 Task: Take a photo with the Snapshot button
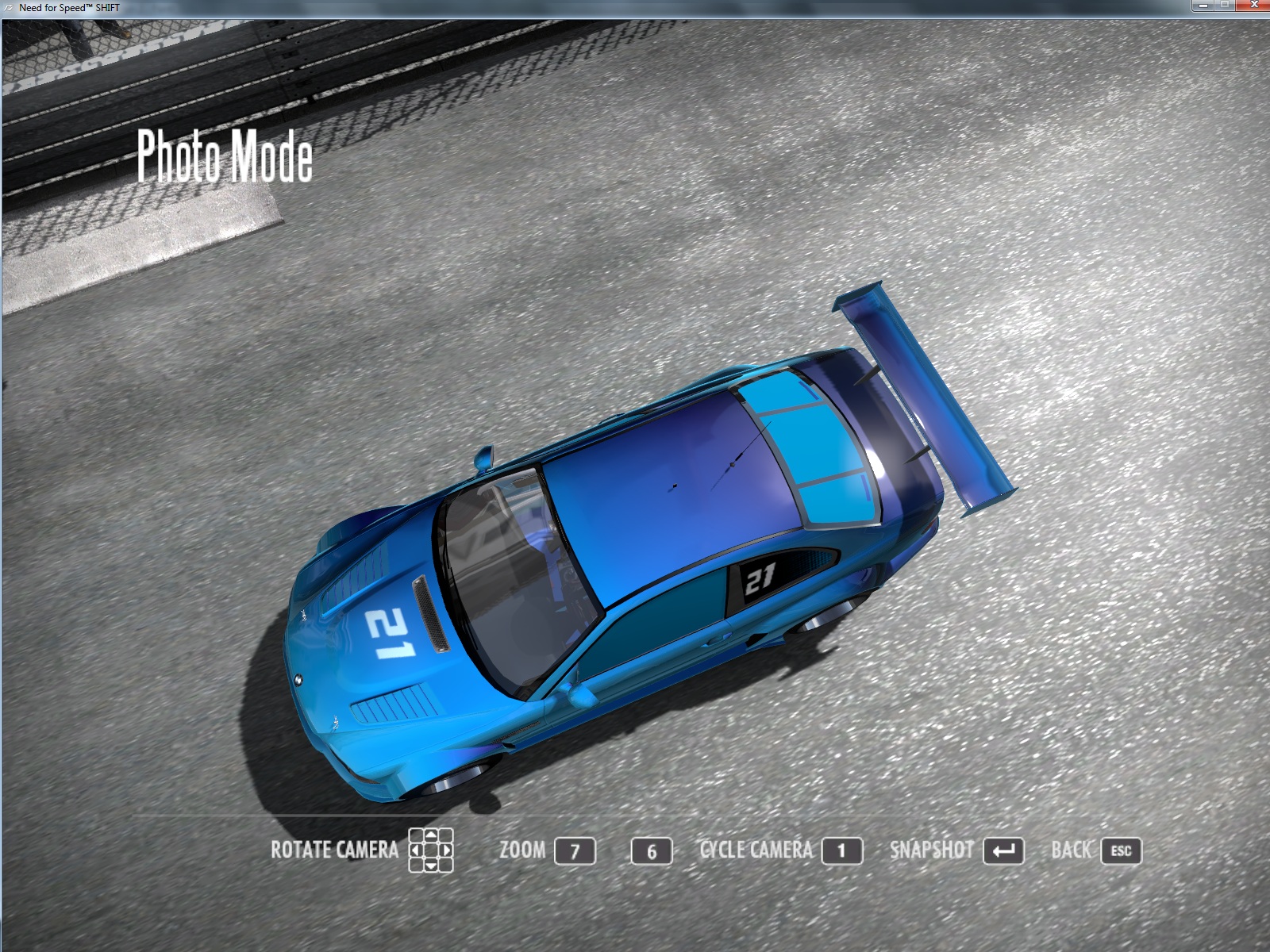1003,851
